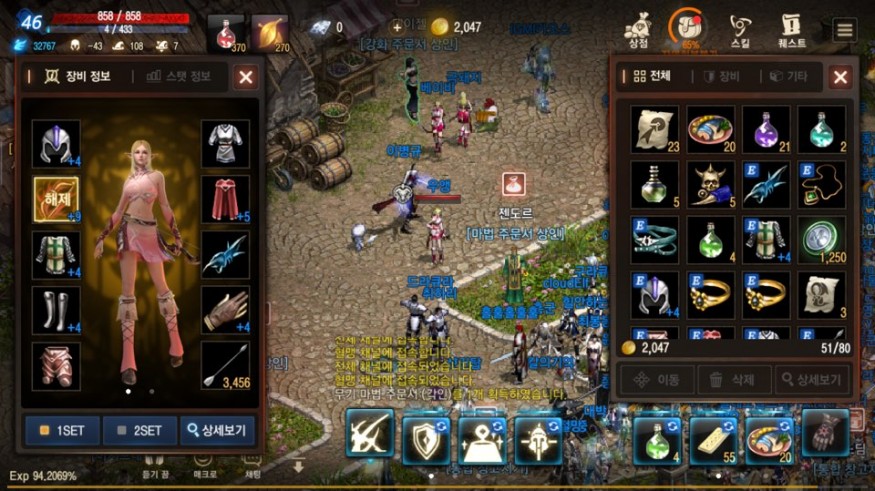Switch to the 2SET equipment preset
This screenshot has height=491, width=875.
(x=139, y=431)
